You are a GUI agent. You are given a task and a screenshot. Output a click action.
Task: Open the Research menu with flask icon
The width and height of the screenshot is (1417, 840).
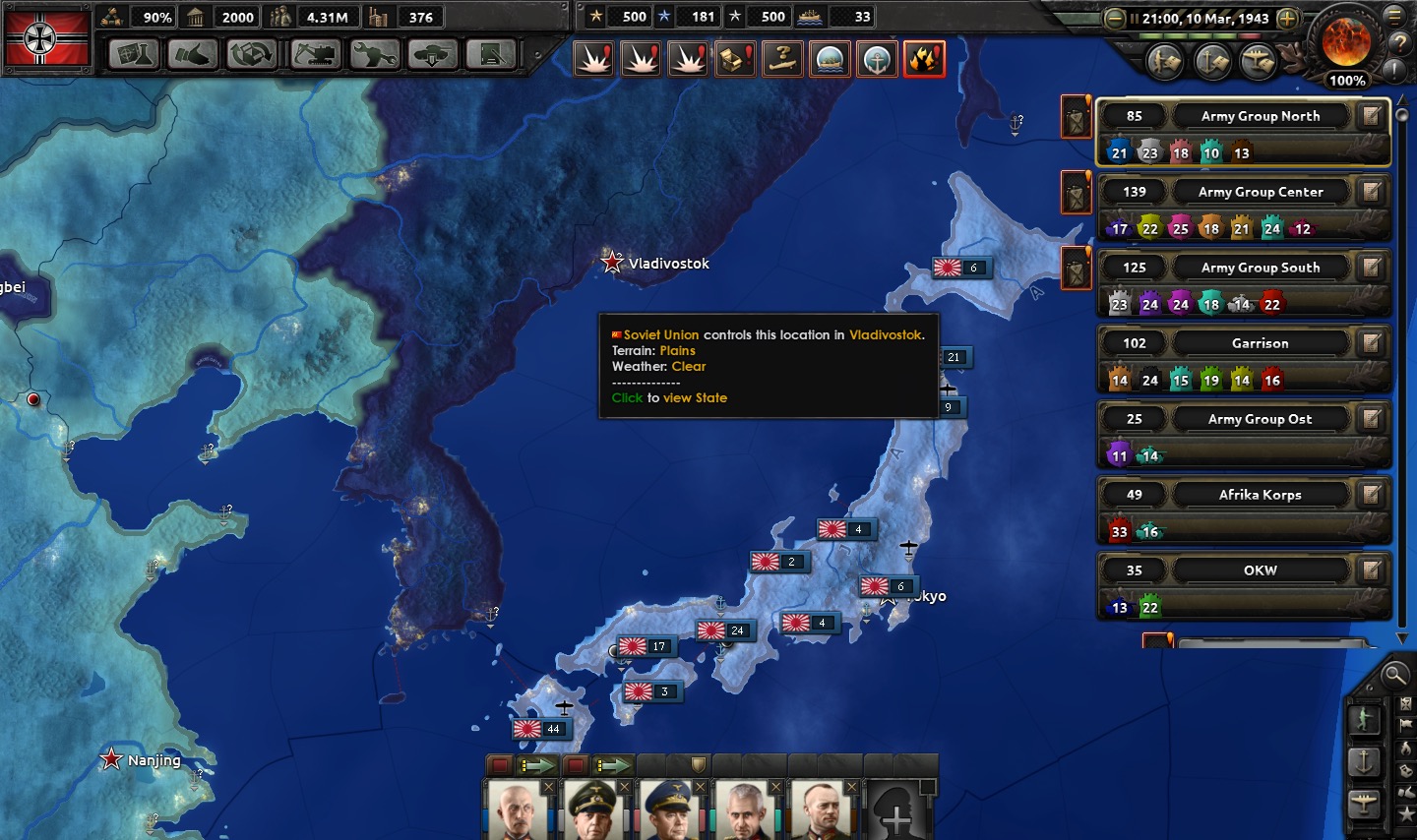coord(133,54)
